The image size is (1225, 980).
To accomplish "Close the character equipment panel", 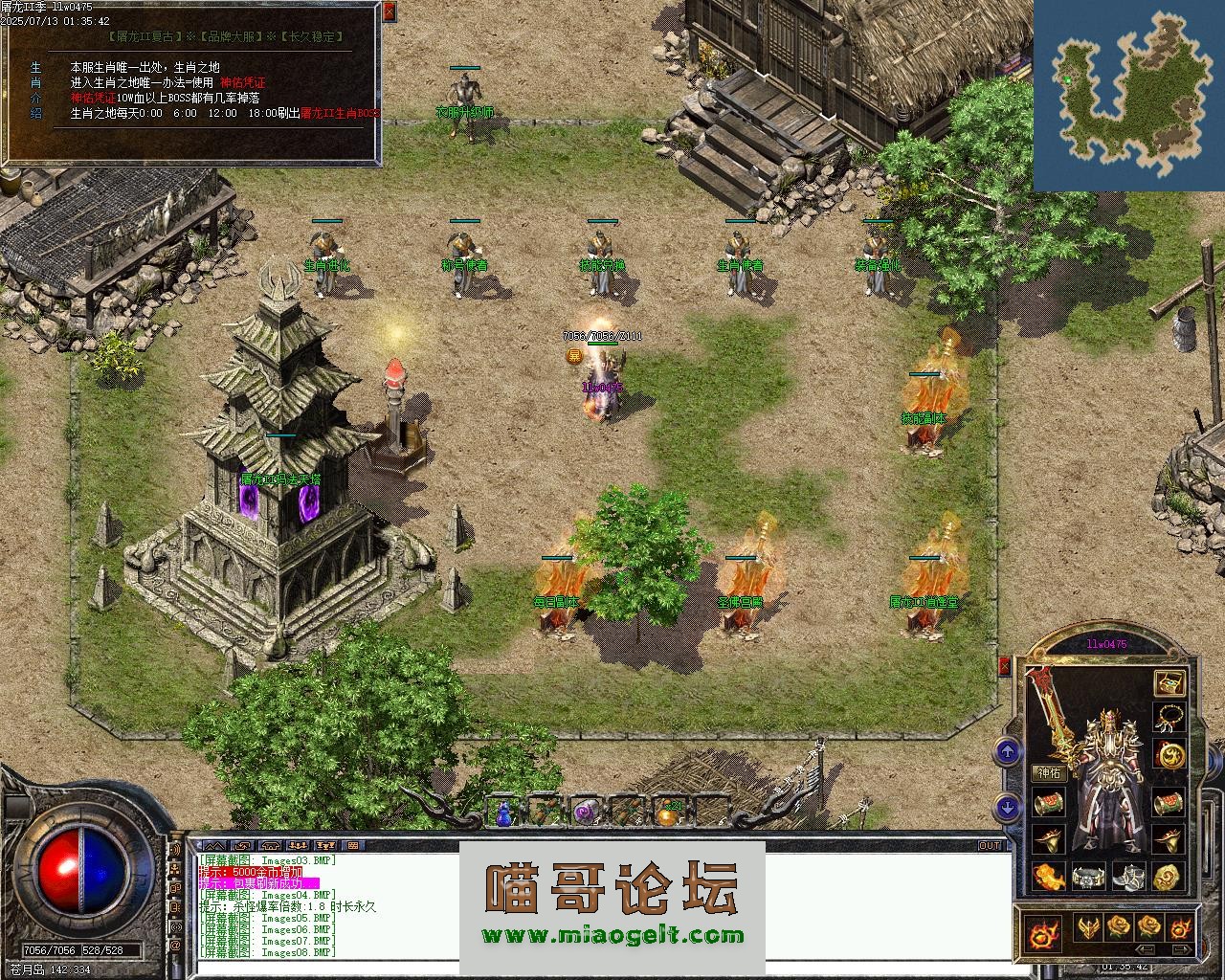I will point(1005,666).
